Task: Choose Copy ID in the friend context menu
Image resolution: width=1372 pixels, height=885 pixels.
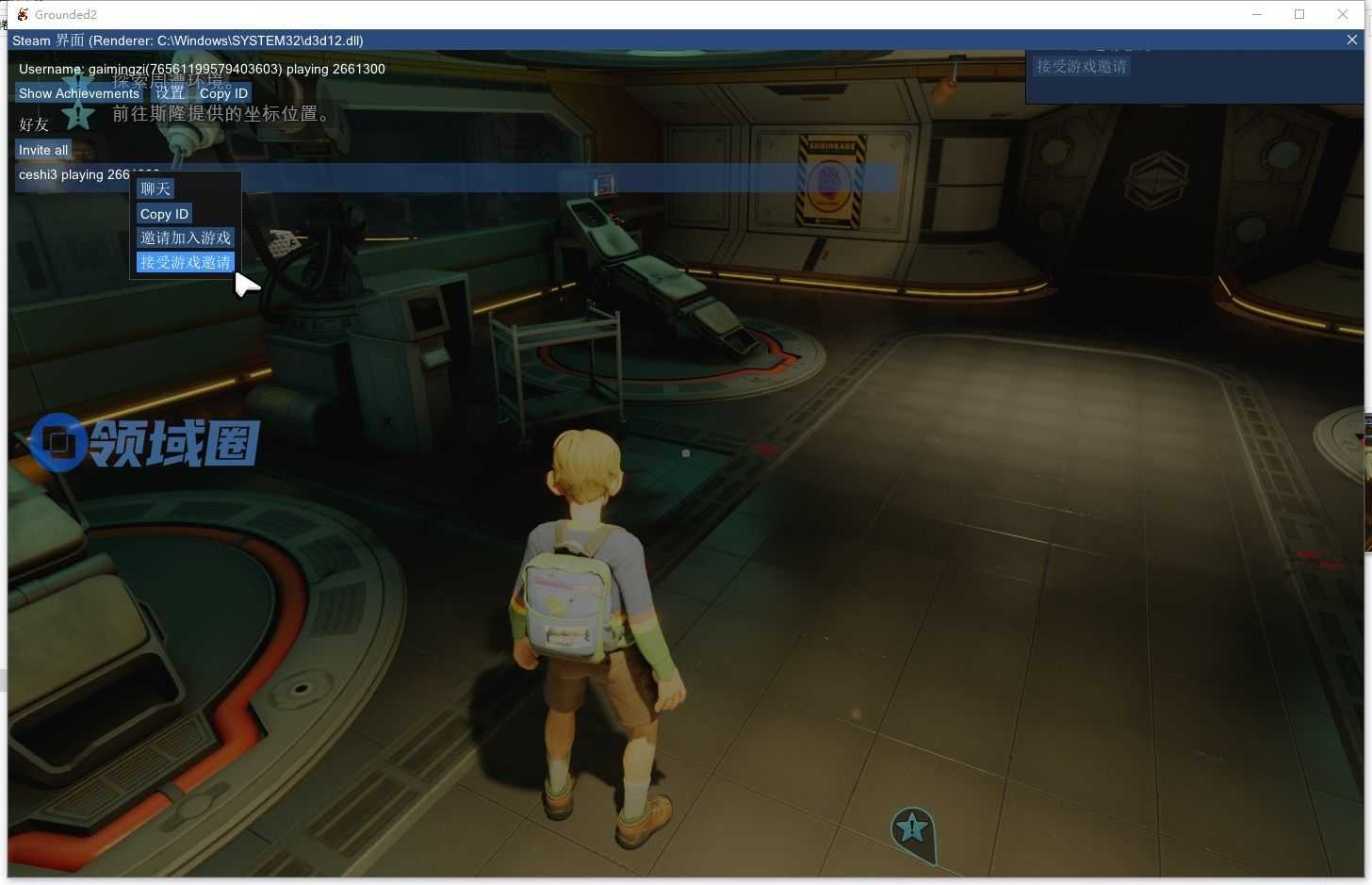Action: point(165,214)
